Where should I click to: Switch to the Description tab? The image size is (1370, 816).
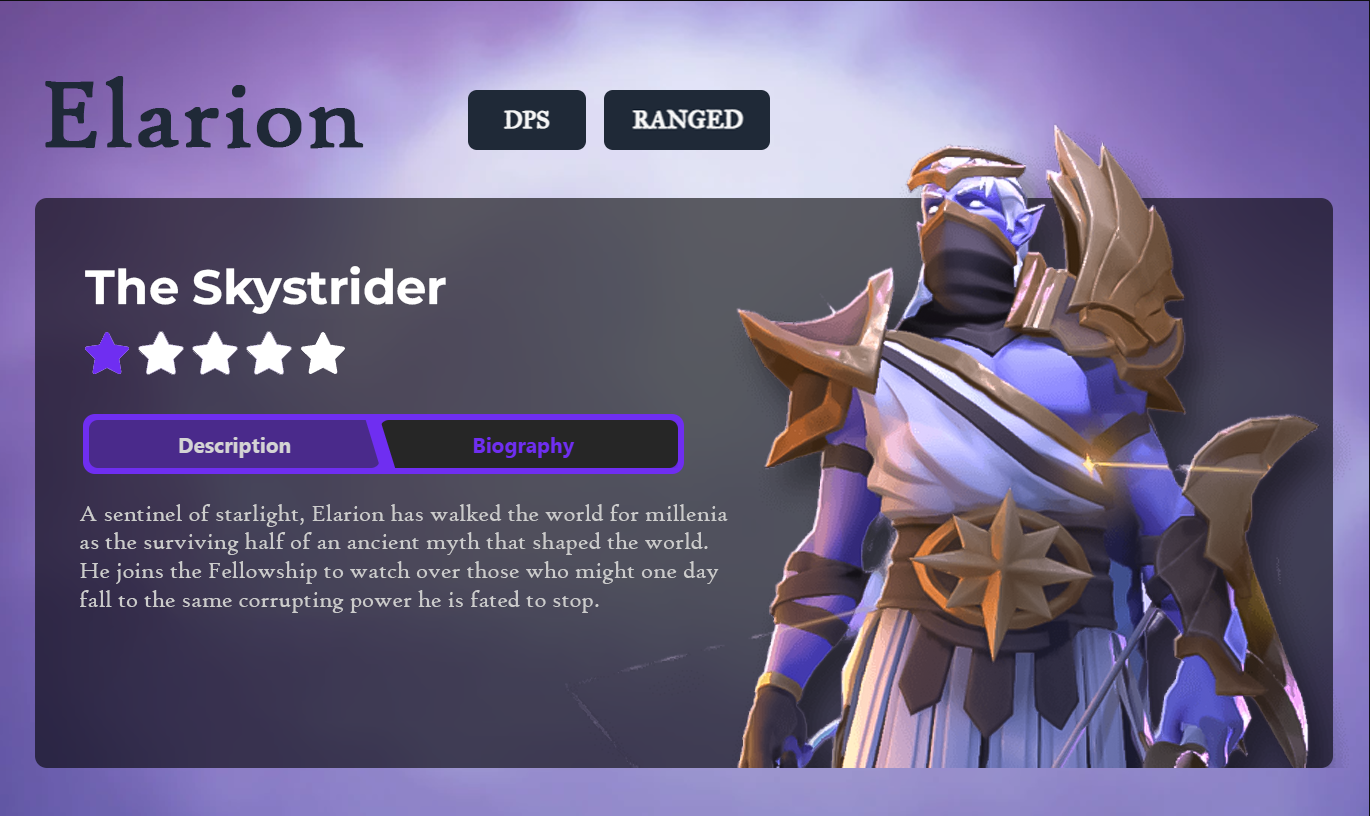[x=234, y=445]
